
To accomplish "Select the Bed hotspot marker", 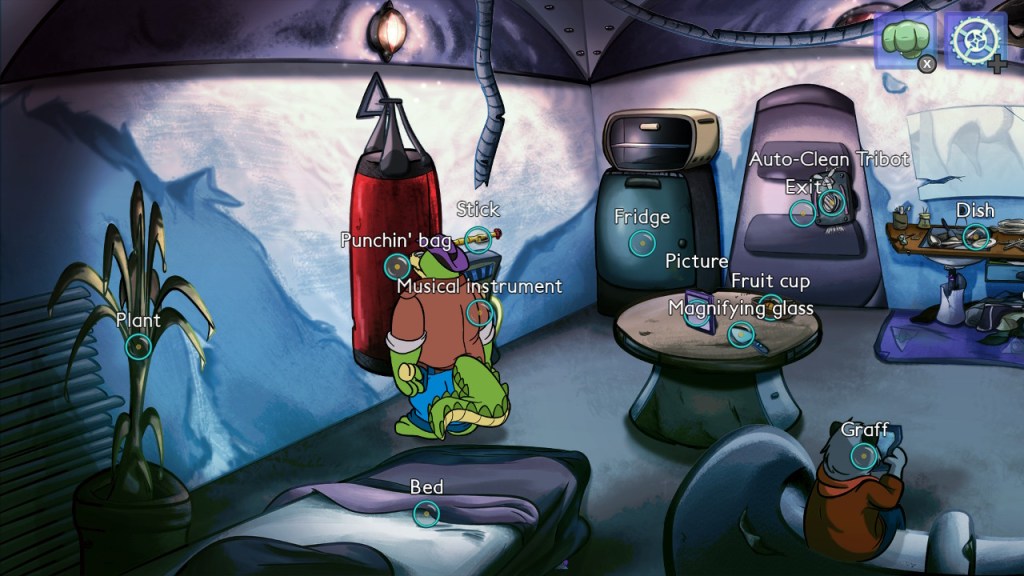I will (426, 514).
